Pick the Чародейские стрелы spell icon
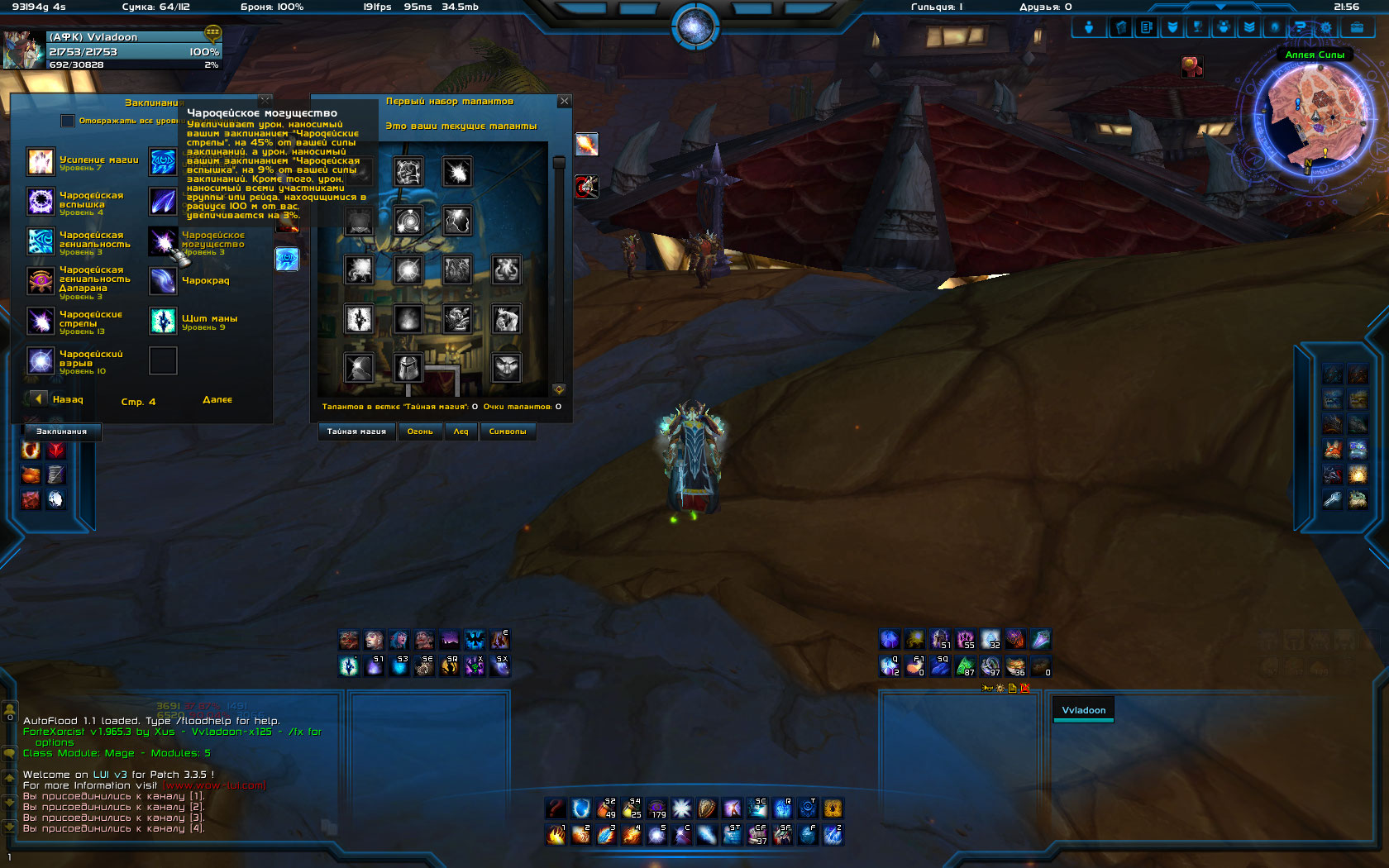 point(41,321)
